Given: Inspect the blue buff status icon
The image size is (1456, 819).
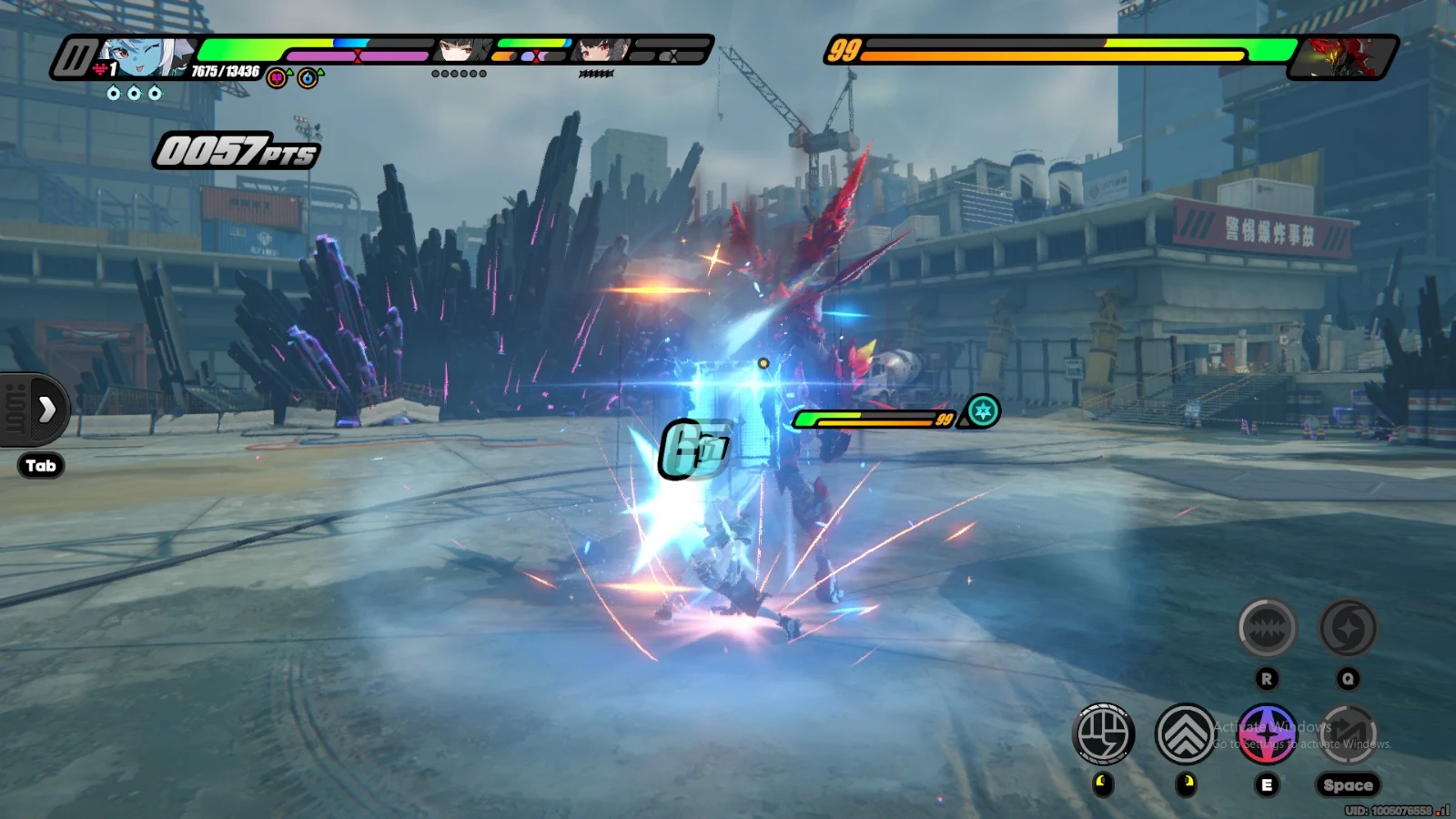Looking at the screenshot, I should [x=308, y=78].
